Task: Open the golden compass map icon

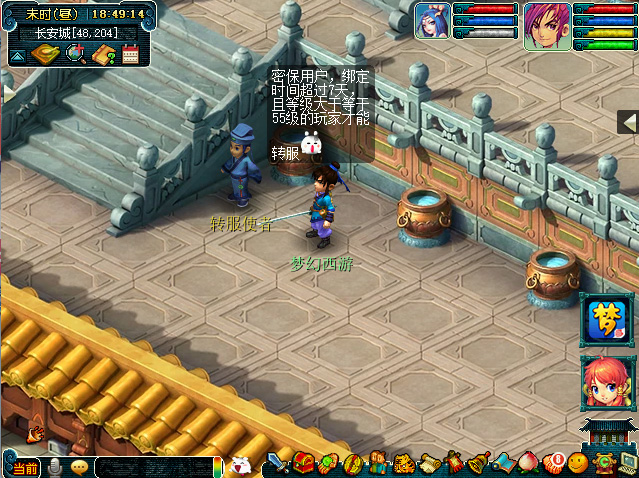Action: point(45,53)
